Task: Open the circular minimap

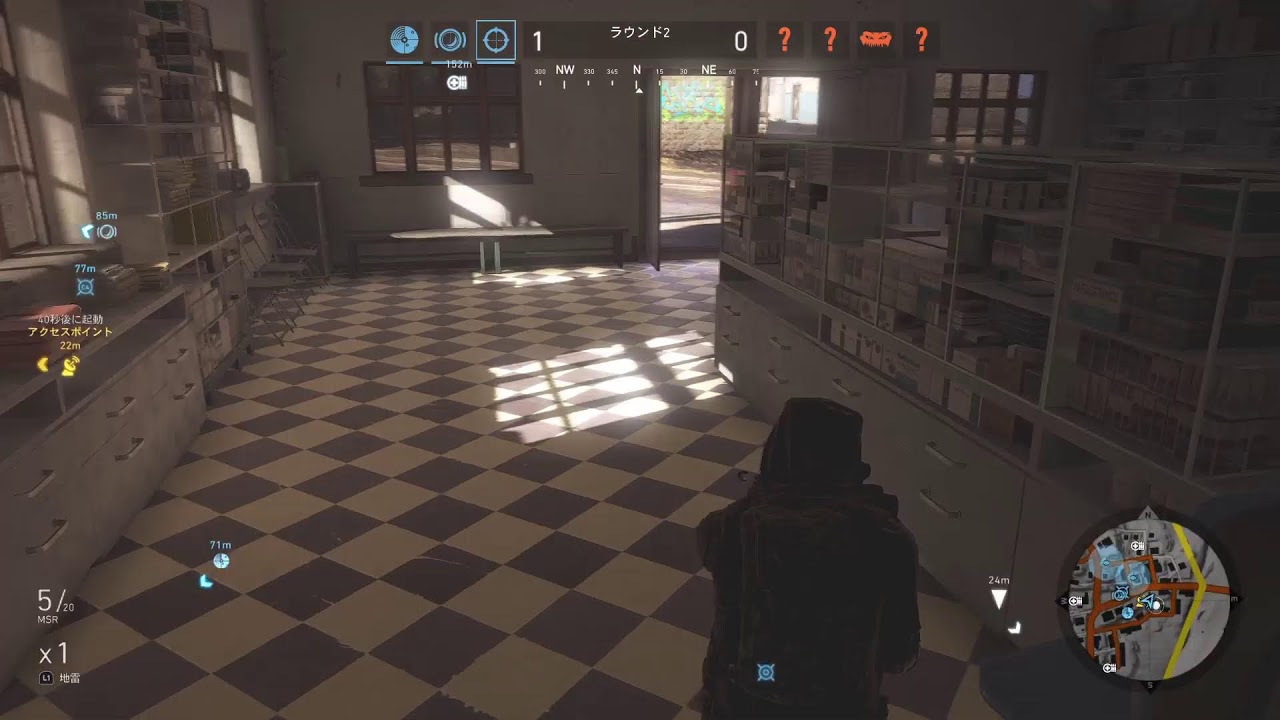Action: (1148, 599)
